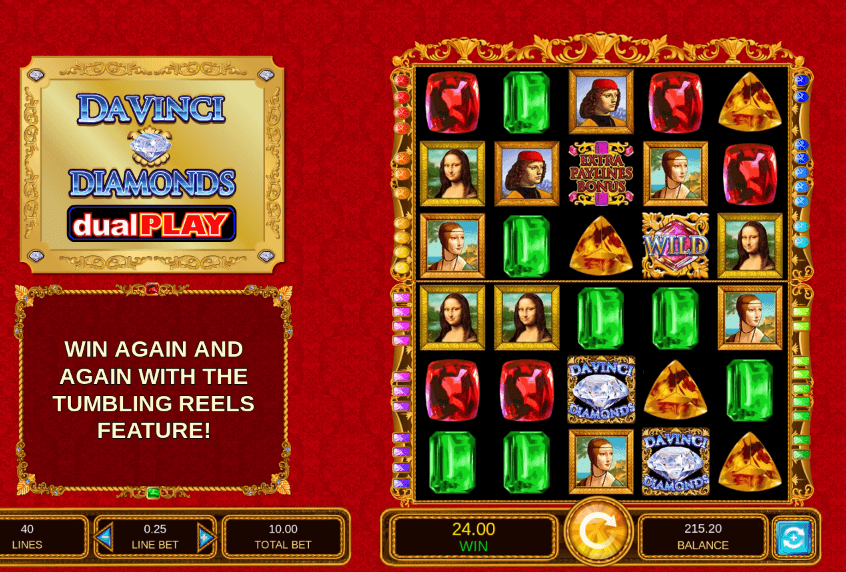The image size is (846, 572).
Task: Spin the reels with the gold button
Action: click(x=598, y=534)
